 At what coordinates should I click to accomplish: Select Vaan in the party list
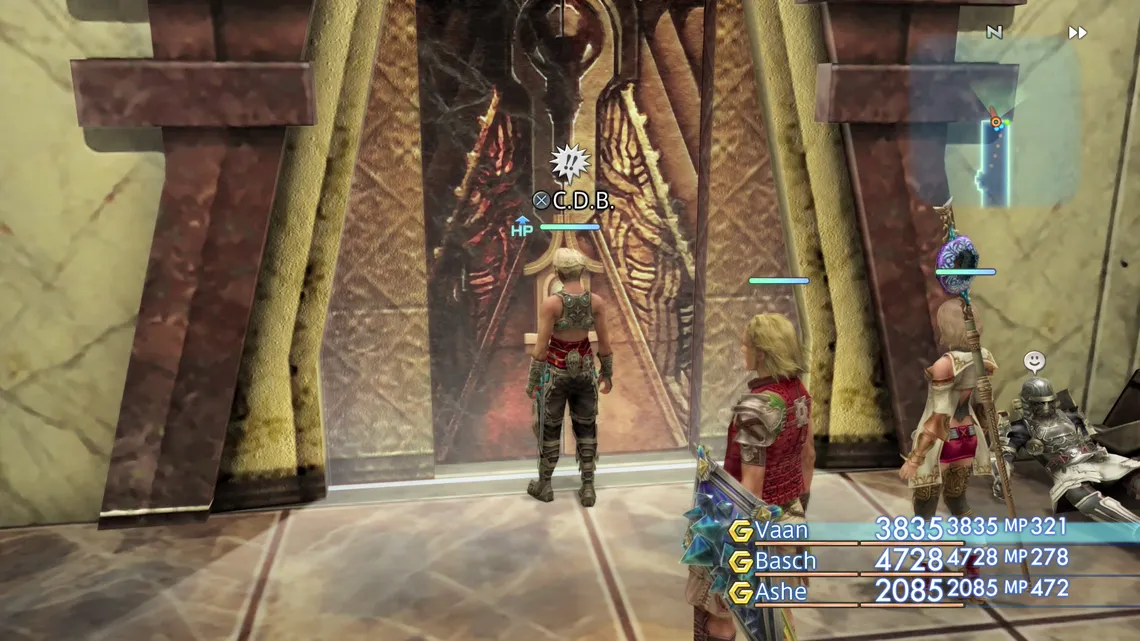click(782, 530)
